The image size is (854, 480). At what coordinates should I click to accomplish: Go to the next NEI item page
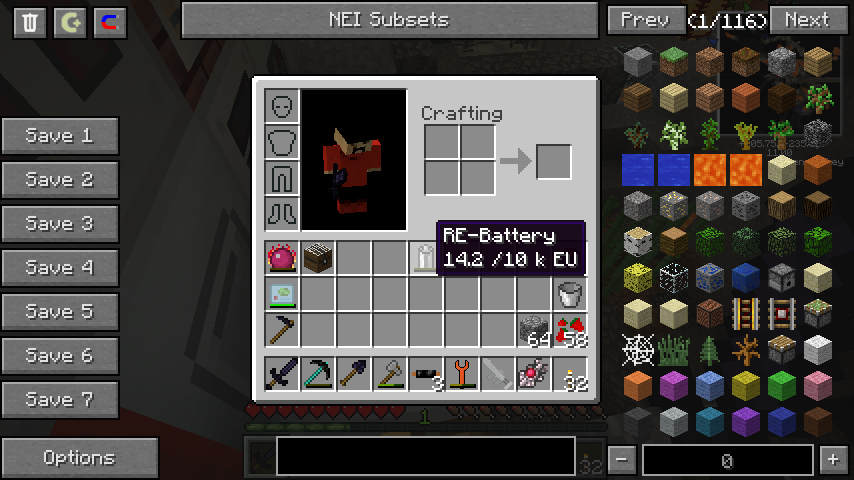(806, 20)
